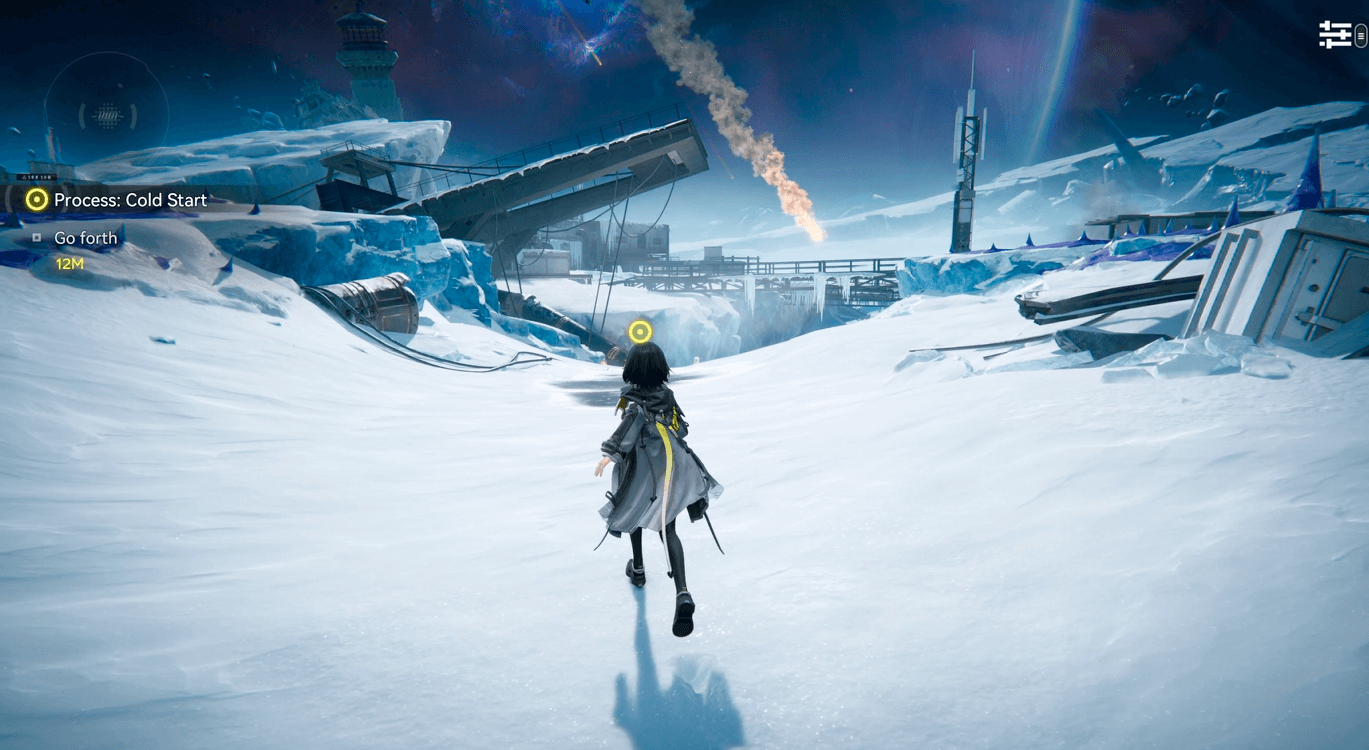Select the yellow quest target icon beside Process: Cold Start
This screenshot has width=1369, height=750.
click(x=37, y=199)
